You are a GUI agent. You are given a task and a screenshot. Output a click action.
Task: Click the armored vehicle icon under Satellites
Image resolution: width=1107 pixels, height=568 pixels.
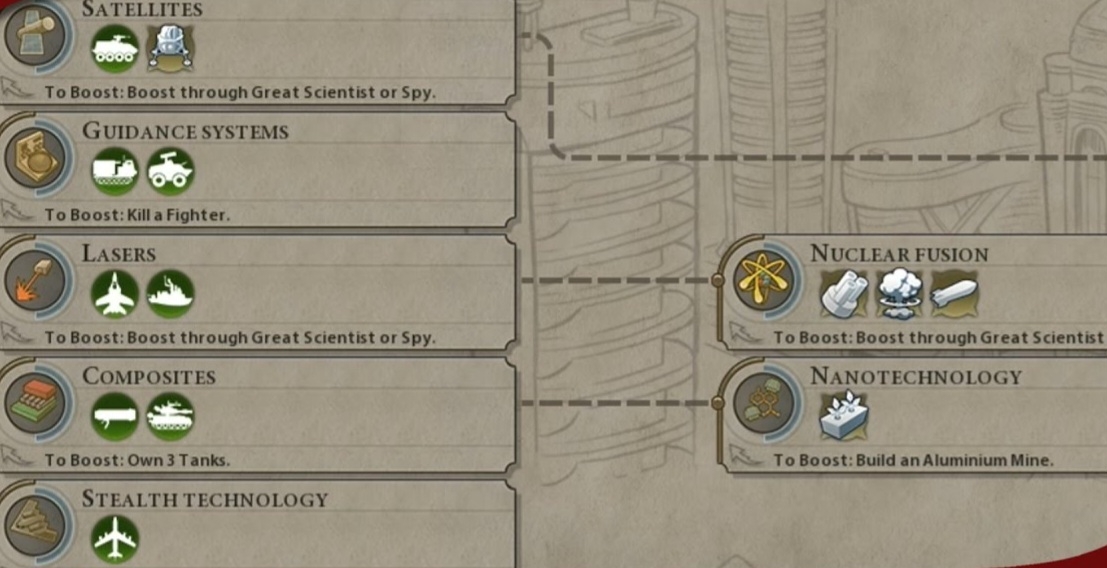(x=115, y=48)
